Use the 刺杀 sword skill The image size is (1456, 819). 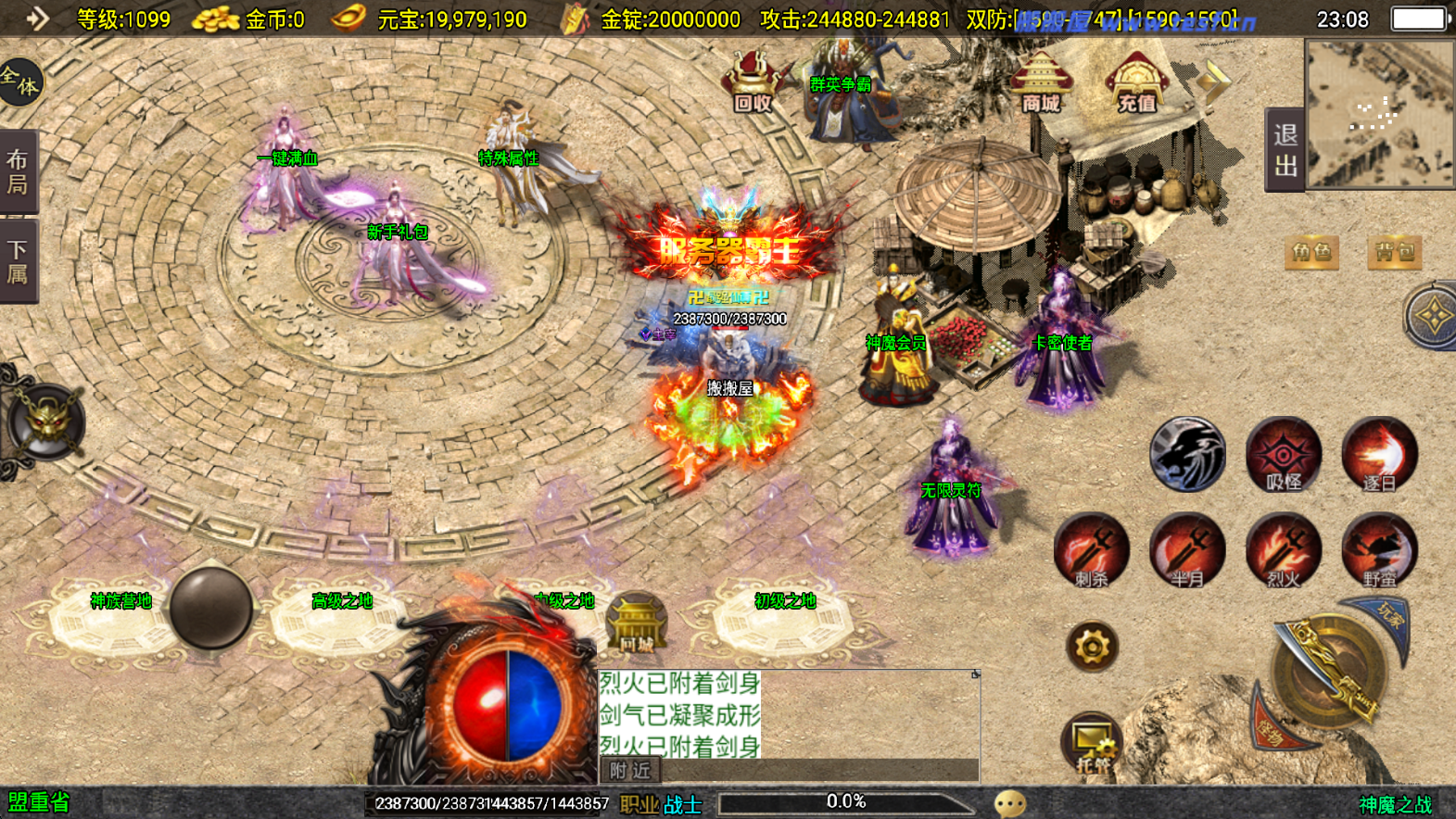[1092, 551]
